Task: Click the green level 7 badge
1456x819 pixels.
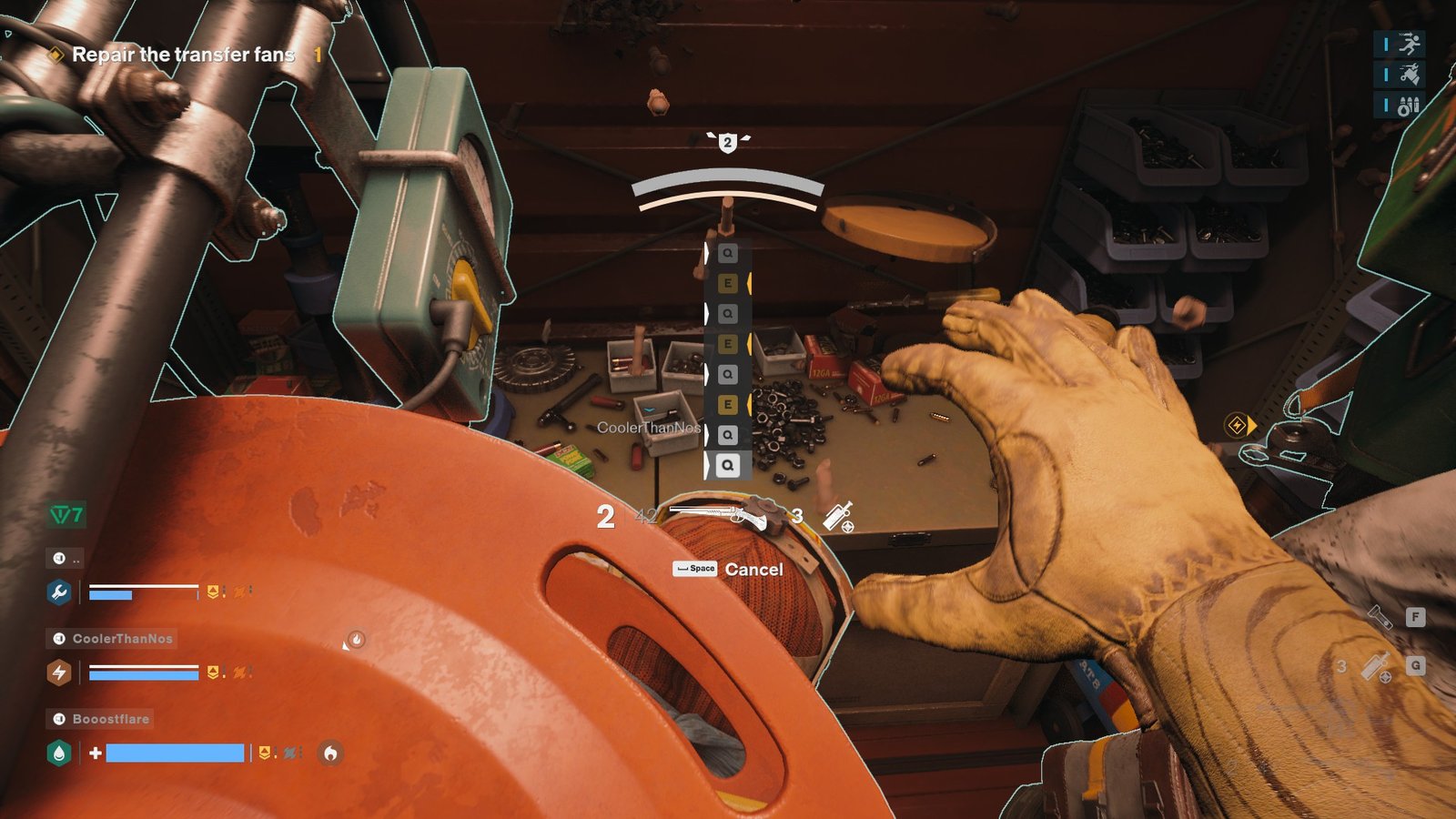Action: (x=66, y=515)
